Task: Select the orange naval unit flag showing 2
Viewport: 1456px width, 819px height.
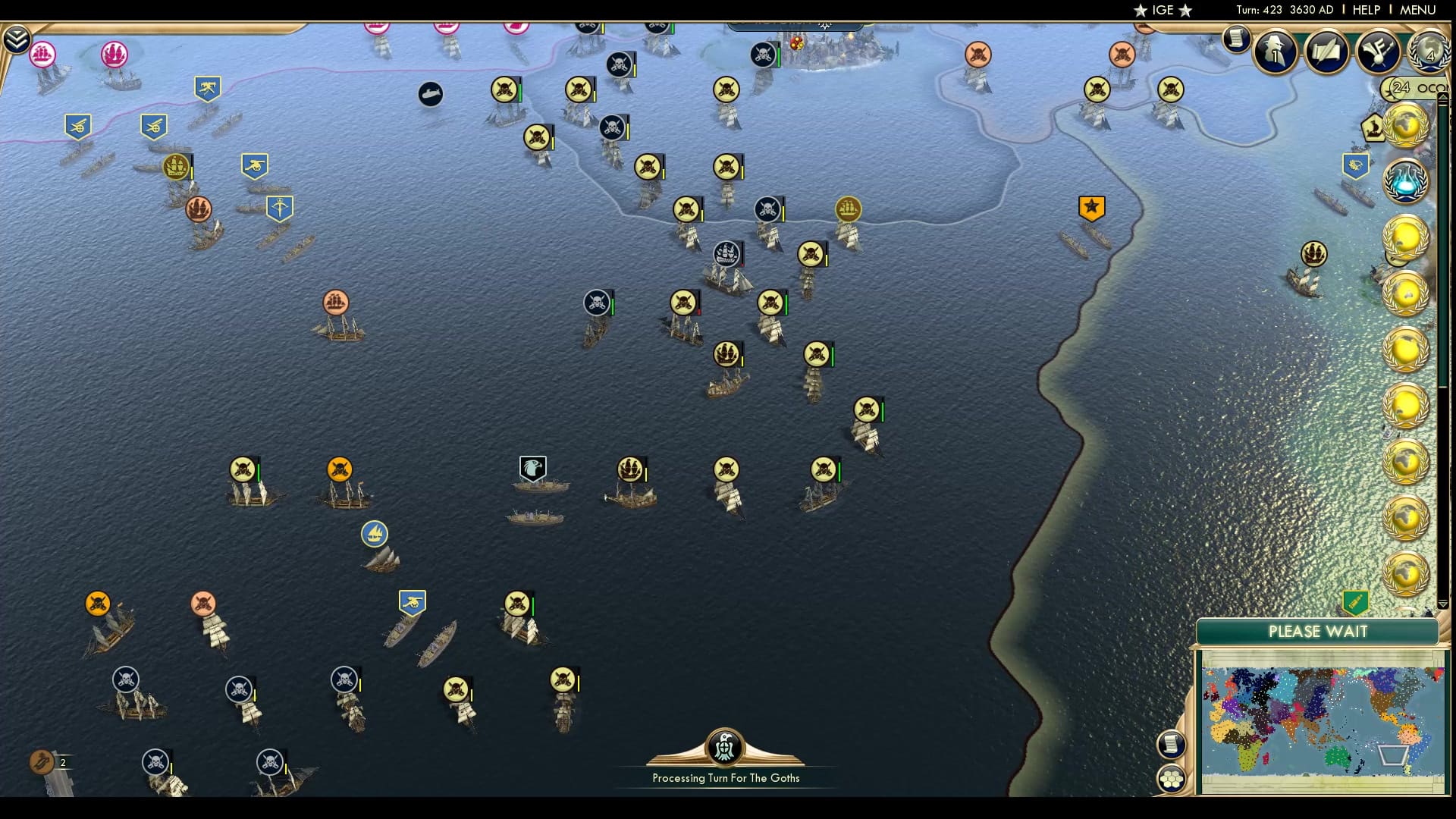Action: 40,761
